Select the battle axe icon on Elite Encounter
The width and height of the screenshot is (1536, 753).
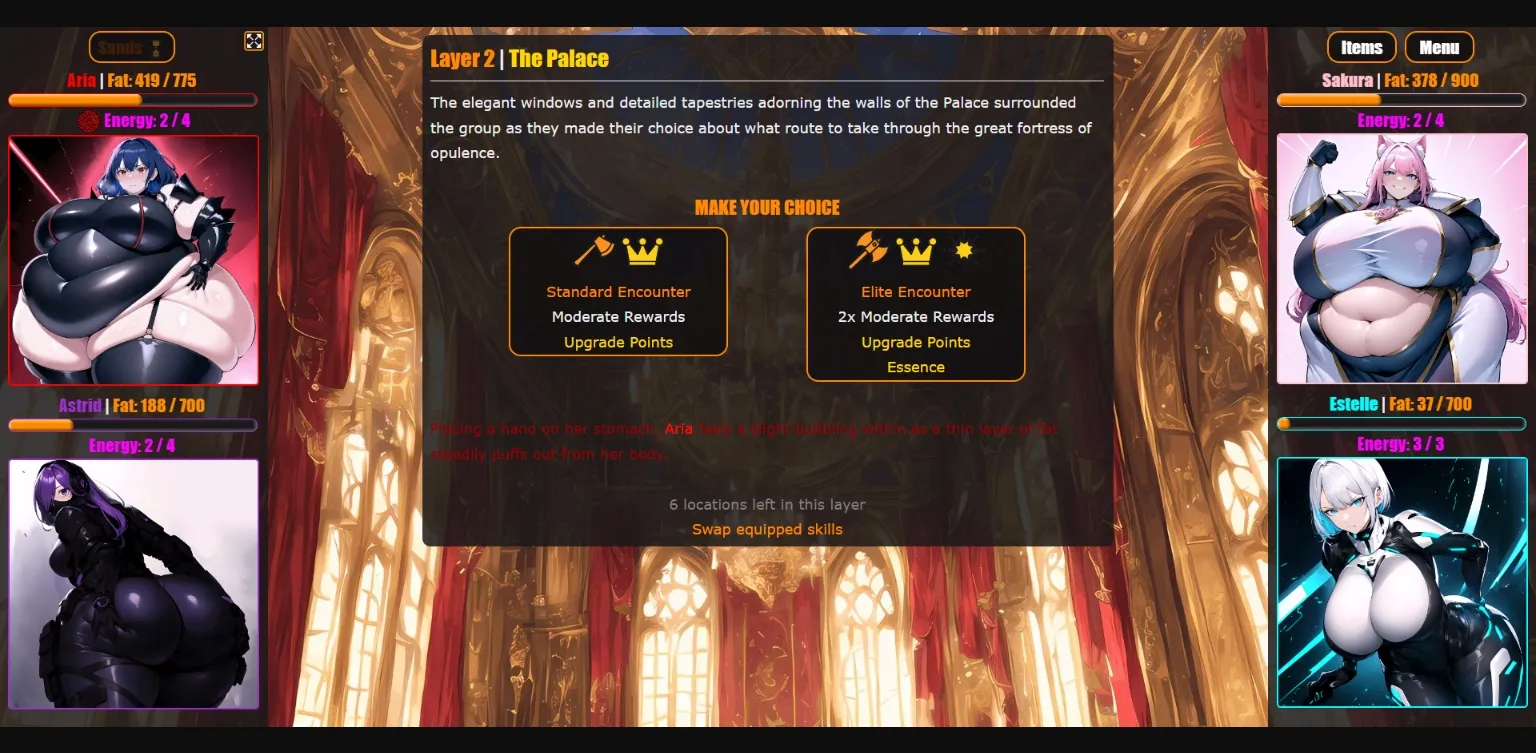[x=872, y=253]
